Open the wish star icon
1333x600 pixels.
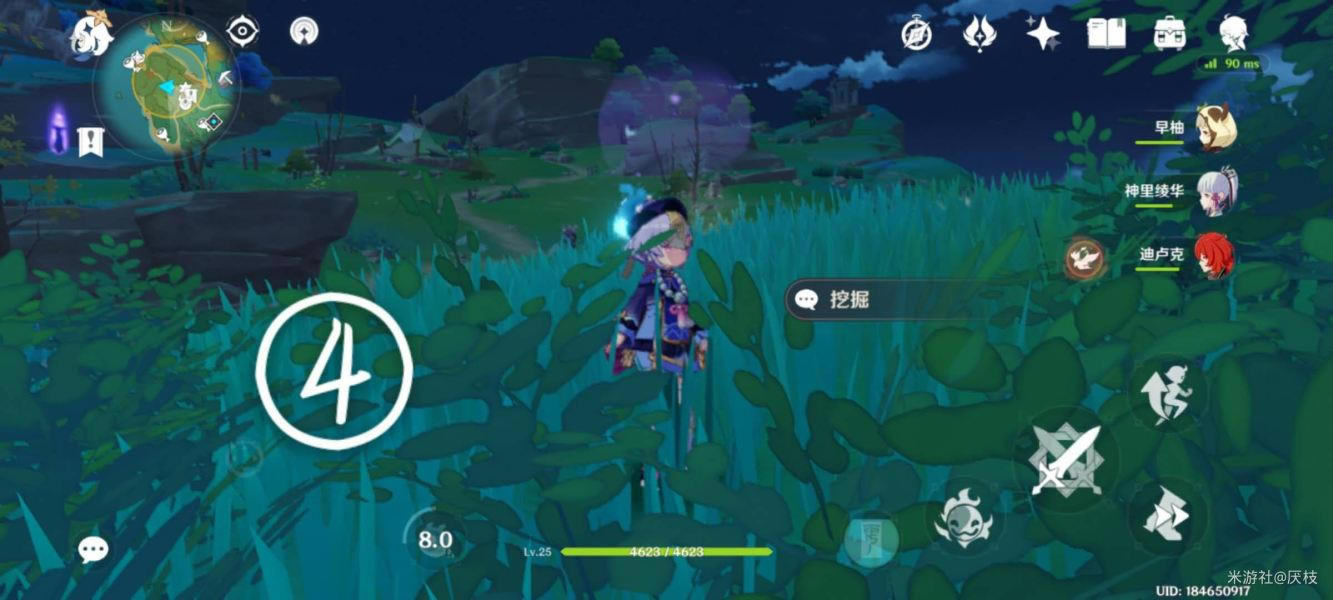(x=1043, y=34)
